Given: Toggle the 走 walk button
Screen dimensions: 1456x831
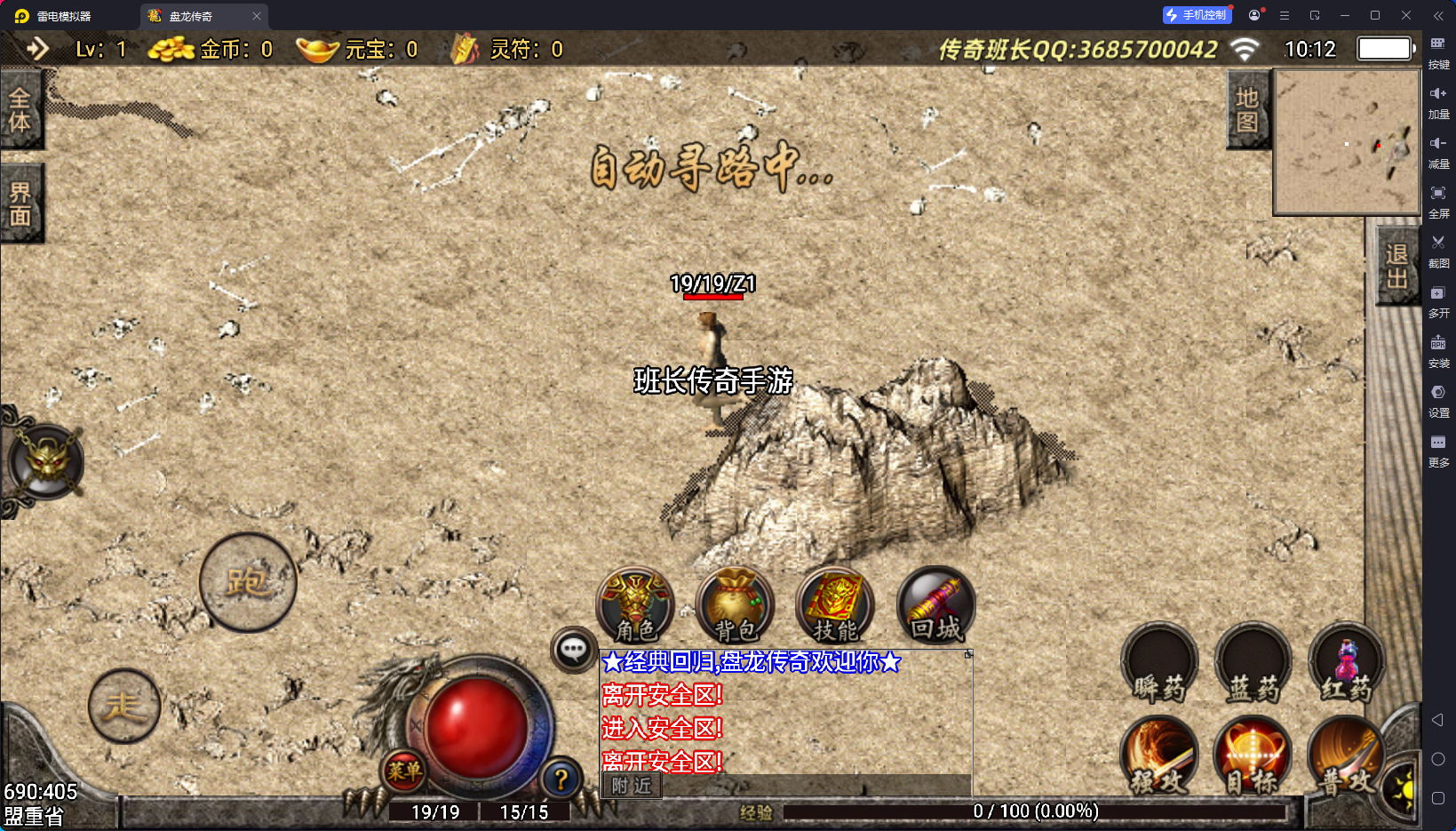Looking at the screenshot, I should click(124, 706).
